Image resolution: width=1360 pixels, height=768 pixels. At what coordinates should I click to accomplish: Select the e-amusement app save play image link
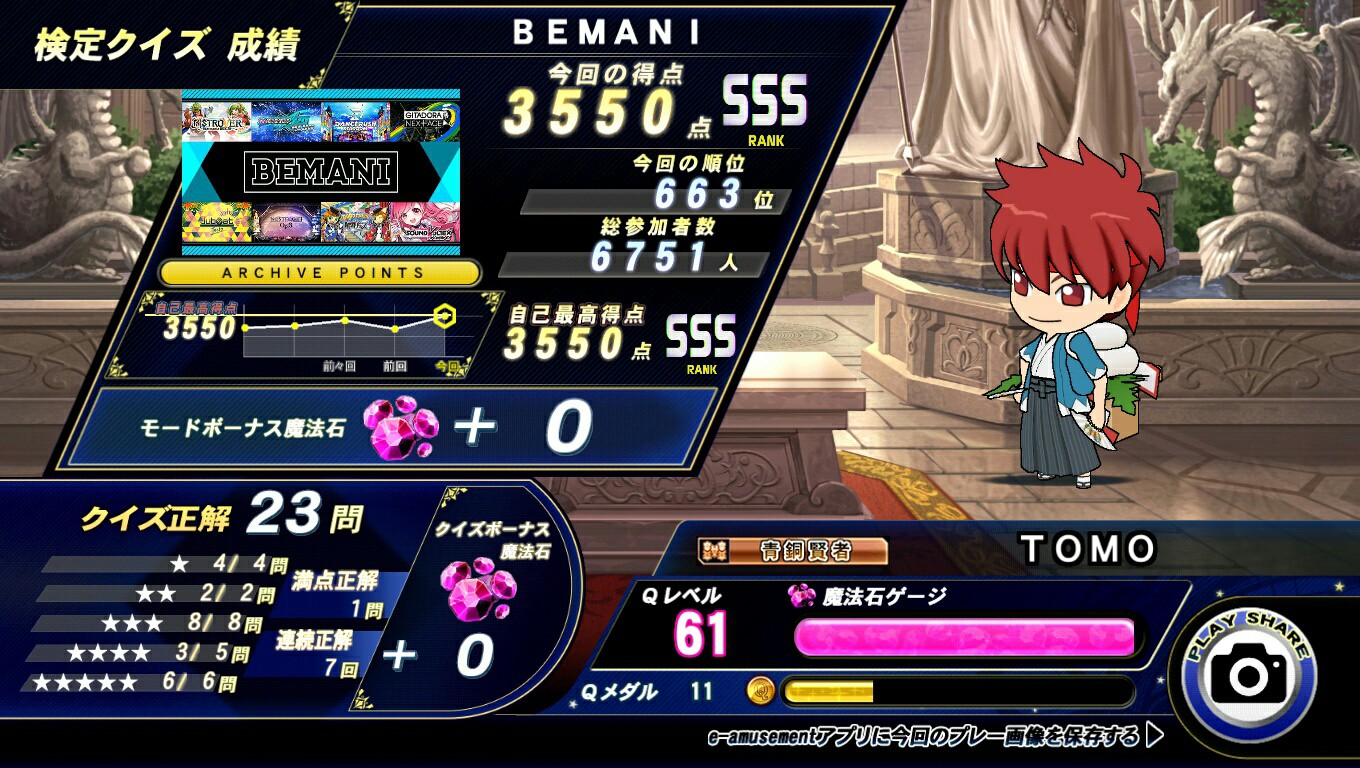[x=935, y=737]
